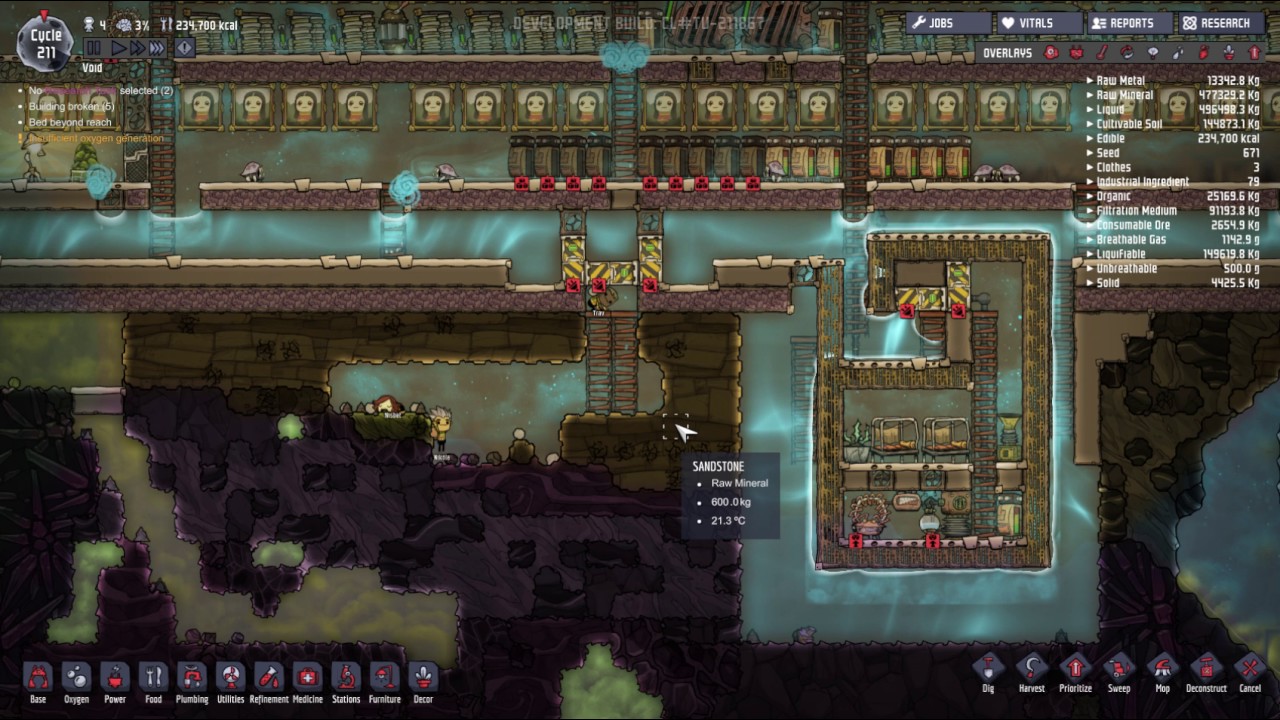Choose the Prioritize tool

point(1075,671)
